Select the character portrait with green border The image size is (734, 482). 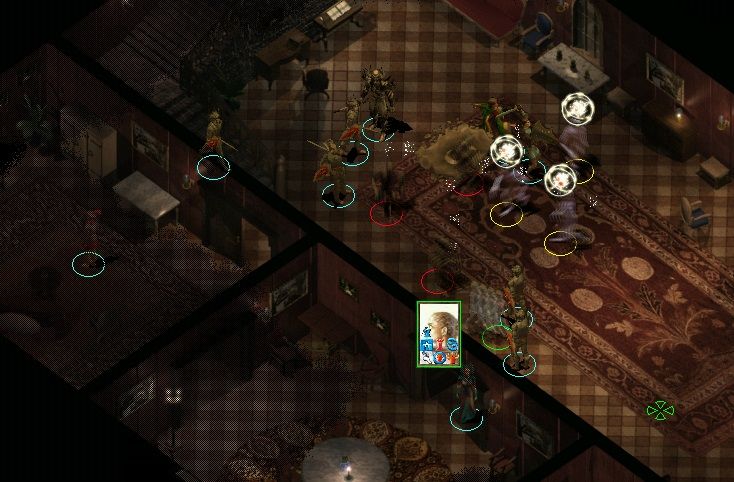(x=438, y=333)
